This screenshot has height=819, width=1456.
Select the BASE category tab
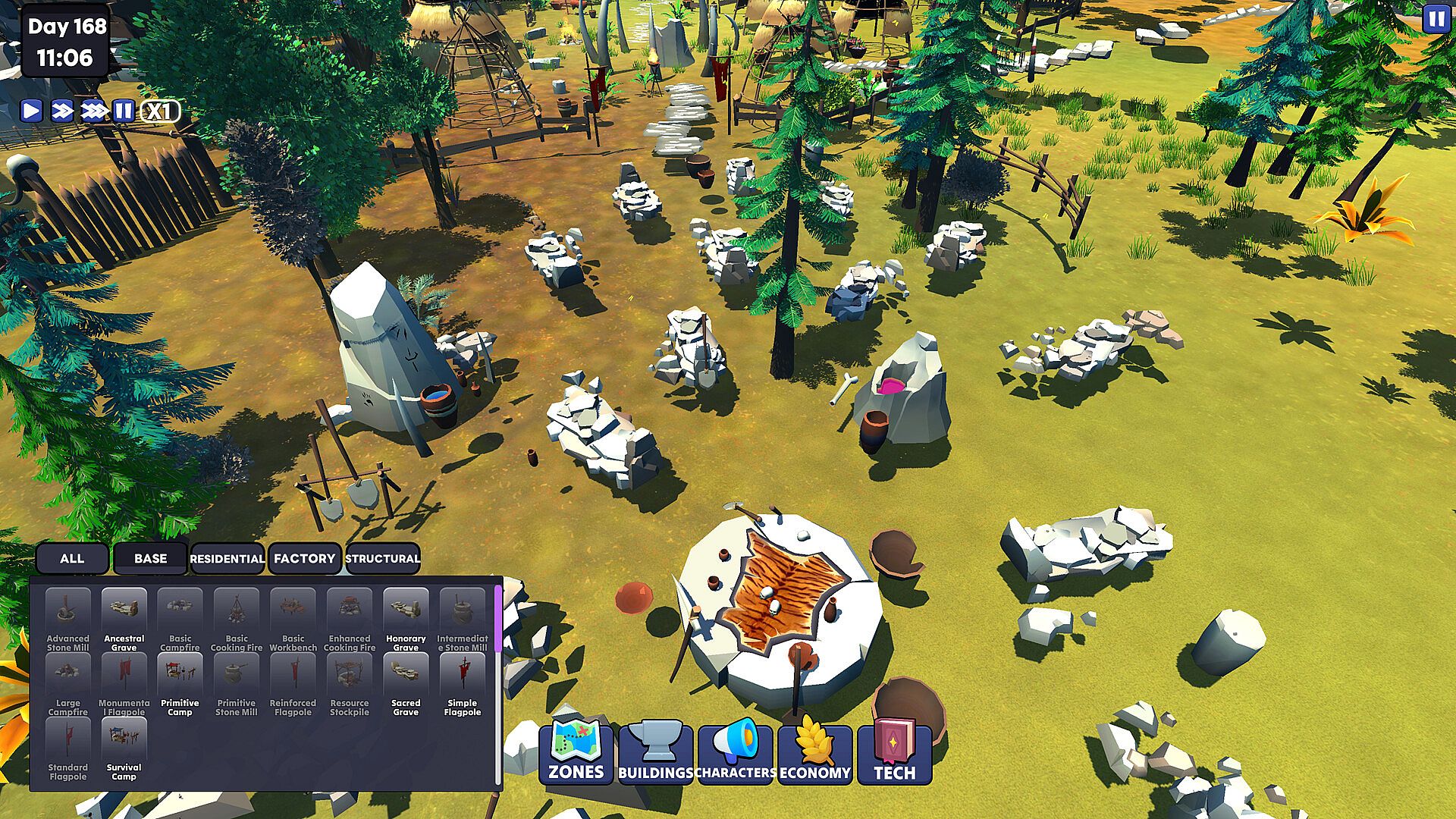pyautogui.click(x=150, y=559)
